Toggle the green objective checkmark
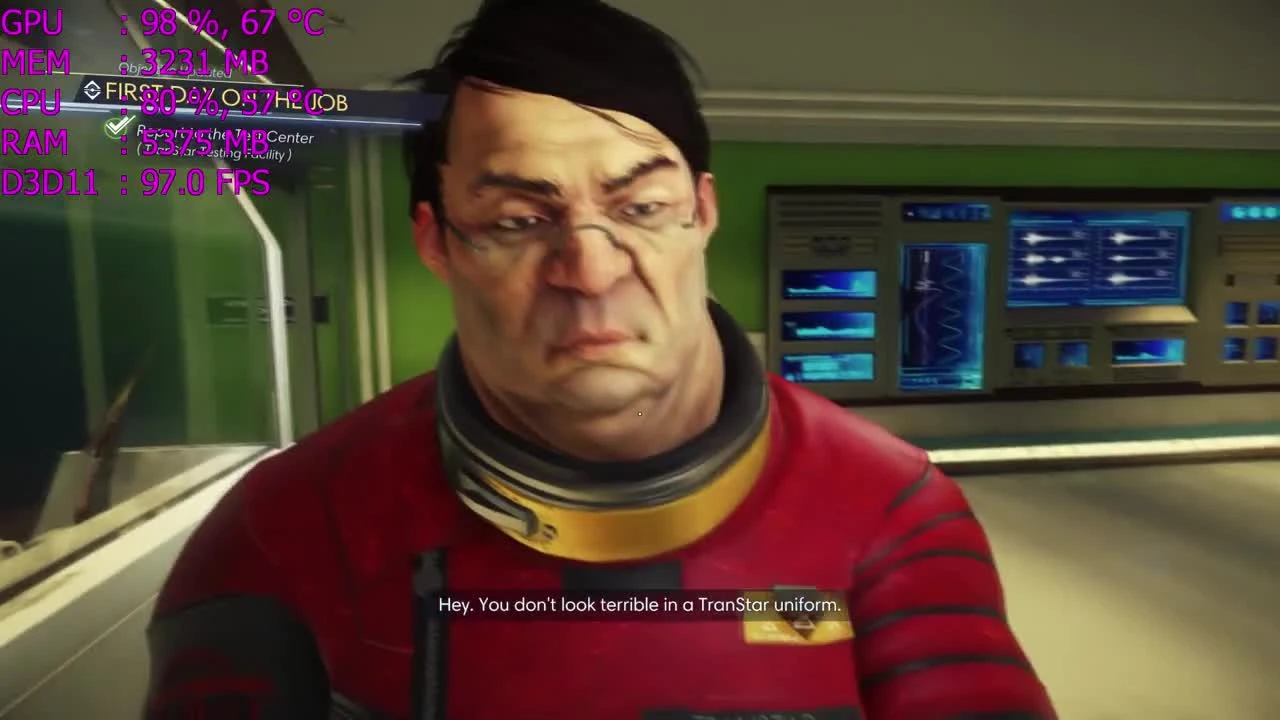This screenshot has height=720, width=1280. [117, 126]
